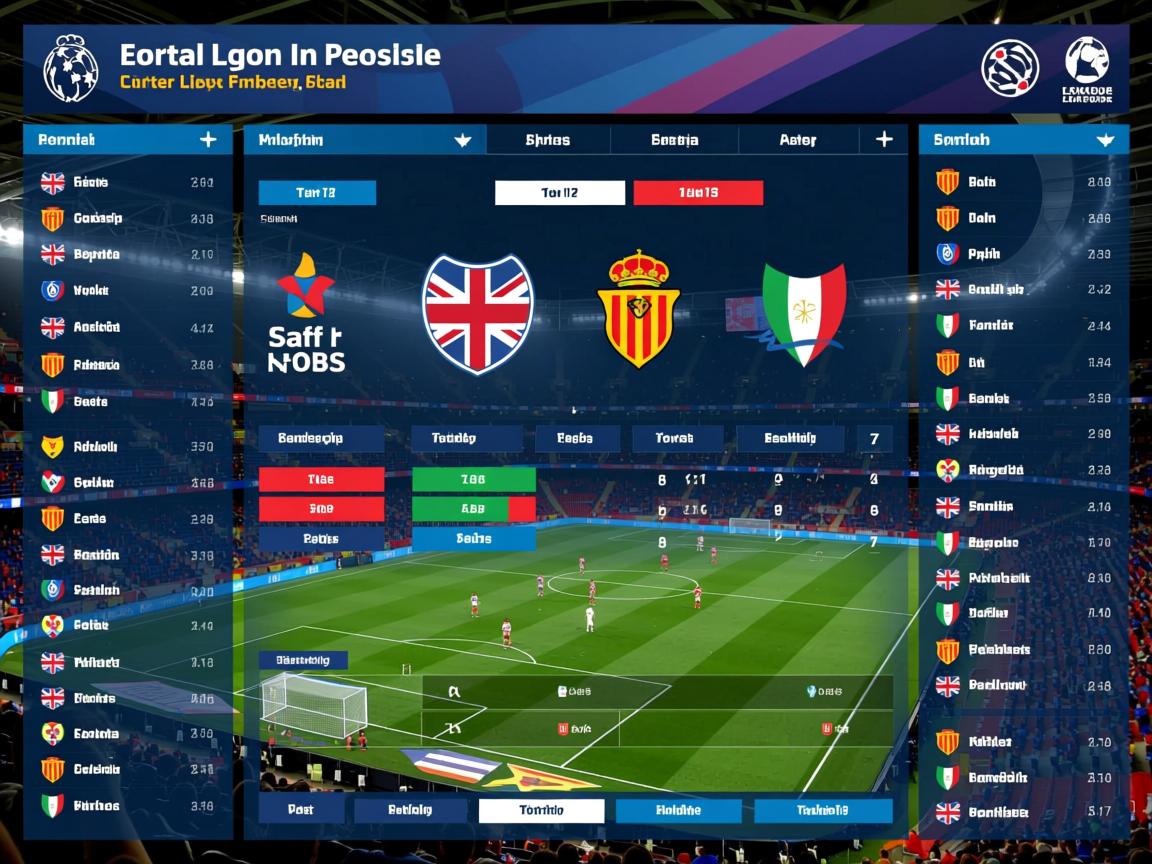Activate the white highlighted button in the bottom row
The image size is (1152, 864).
pos(541,810)
